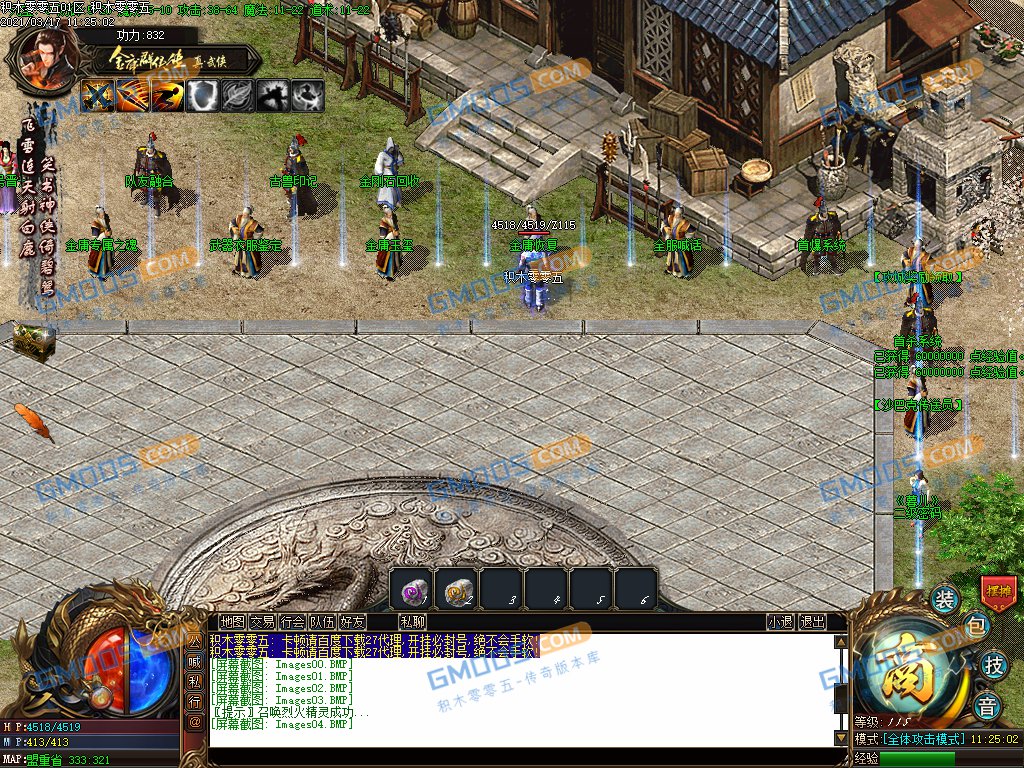Open the 技 skills panel
The width and height of the screenshot is (1024, 768).
click(x=993, y=664)
